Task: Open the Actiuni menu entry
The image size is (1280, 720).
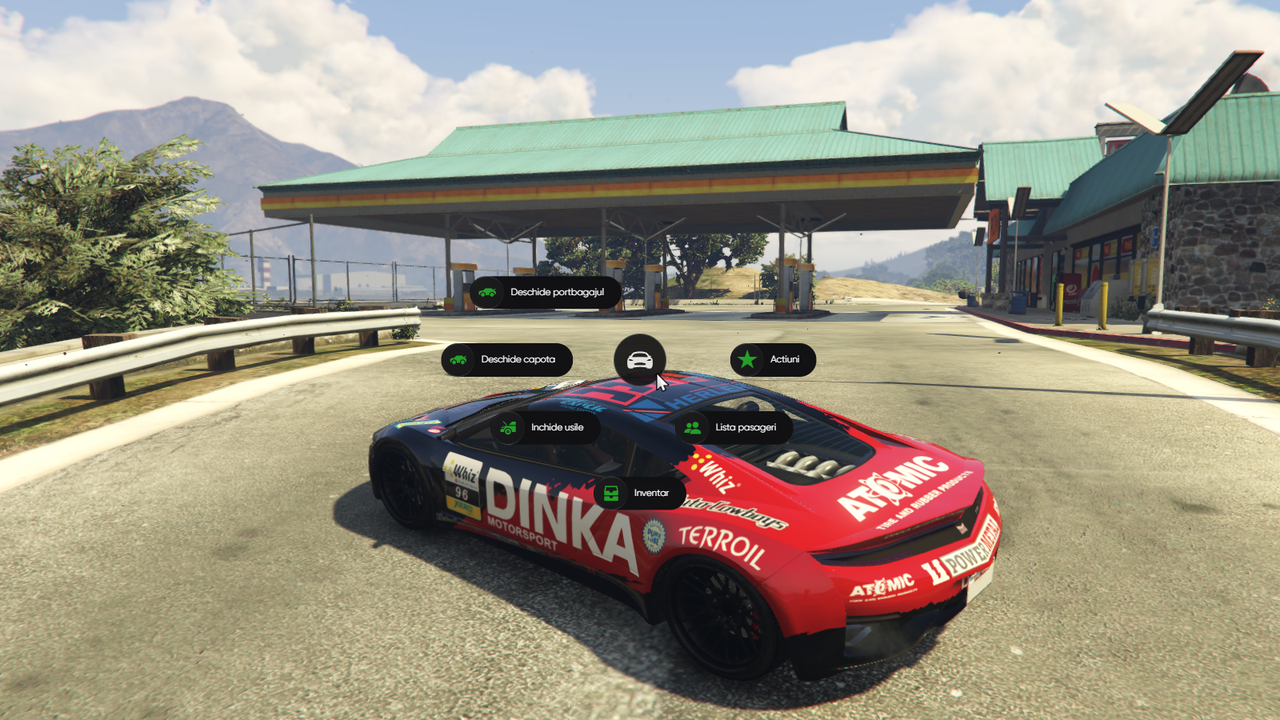Action: click(x=773, y=360)
